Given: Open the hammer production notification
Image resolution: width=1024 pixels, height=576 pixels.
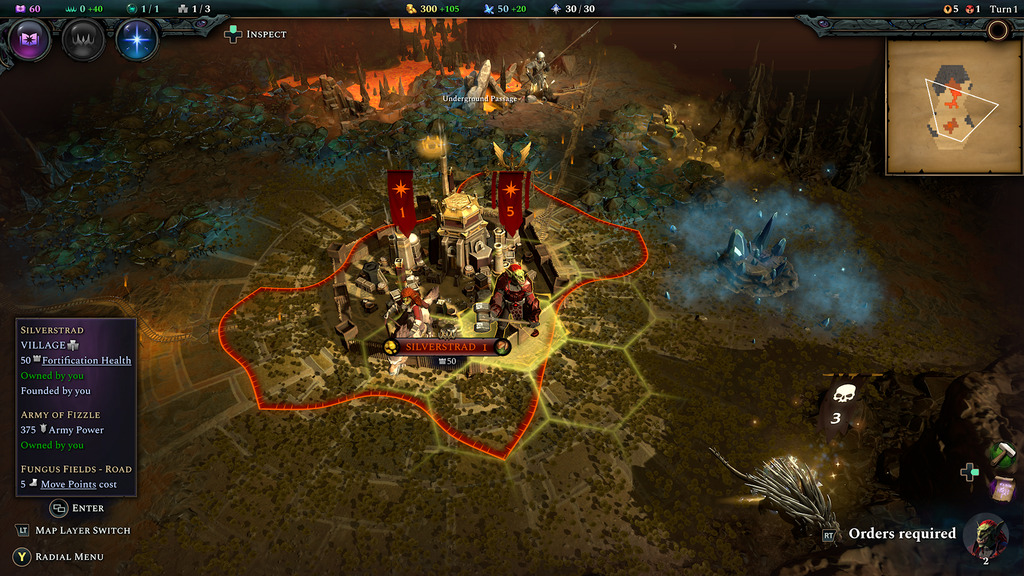Looking at the screenshot, I should point(1004,456).
